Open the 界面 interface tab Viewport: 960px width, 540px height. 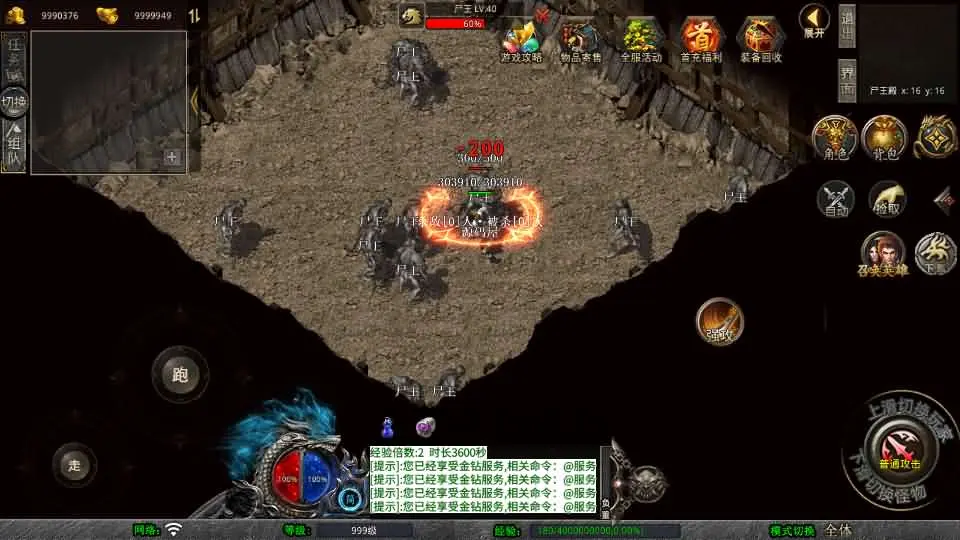pos(847,79)
